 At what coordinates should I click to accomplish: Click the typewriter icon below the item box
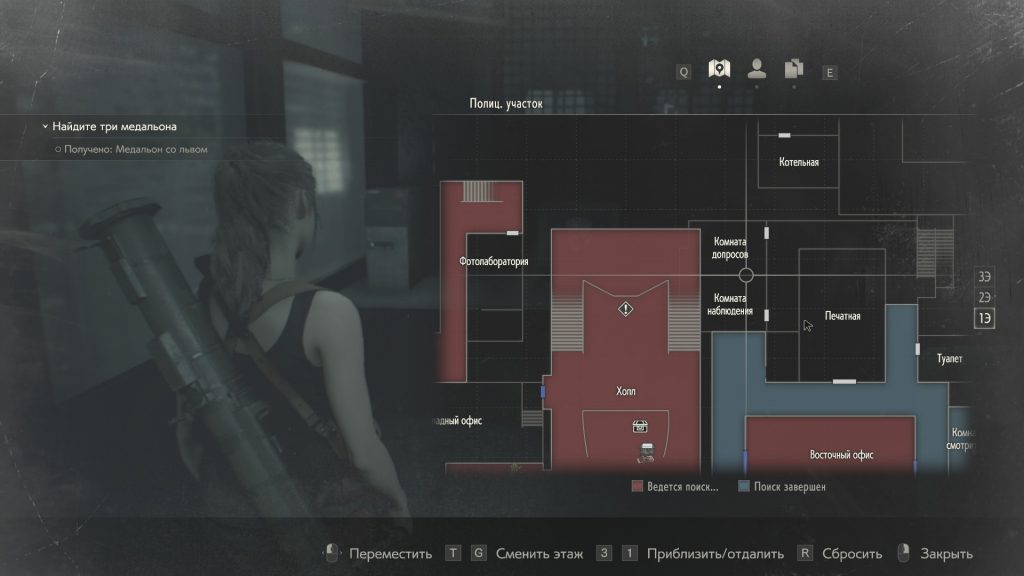click(x=645, y=453)
